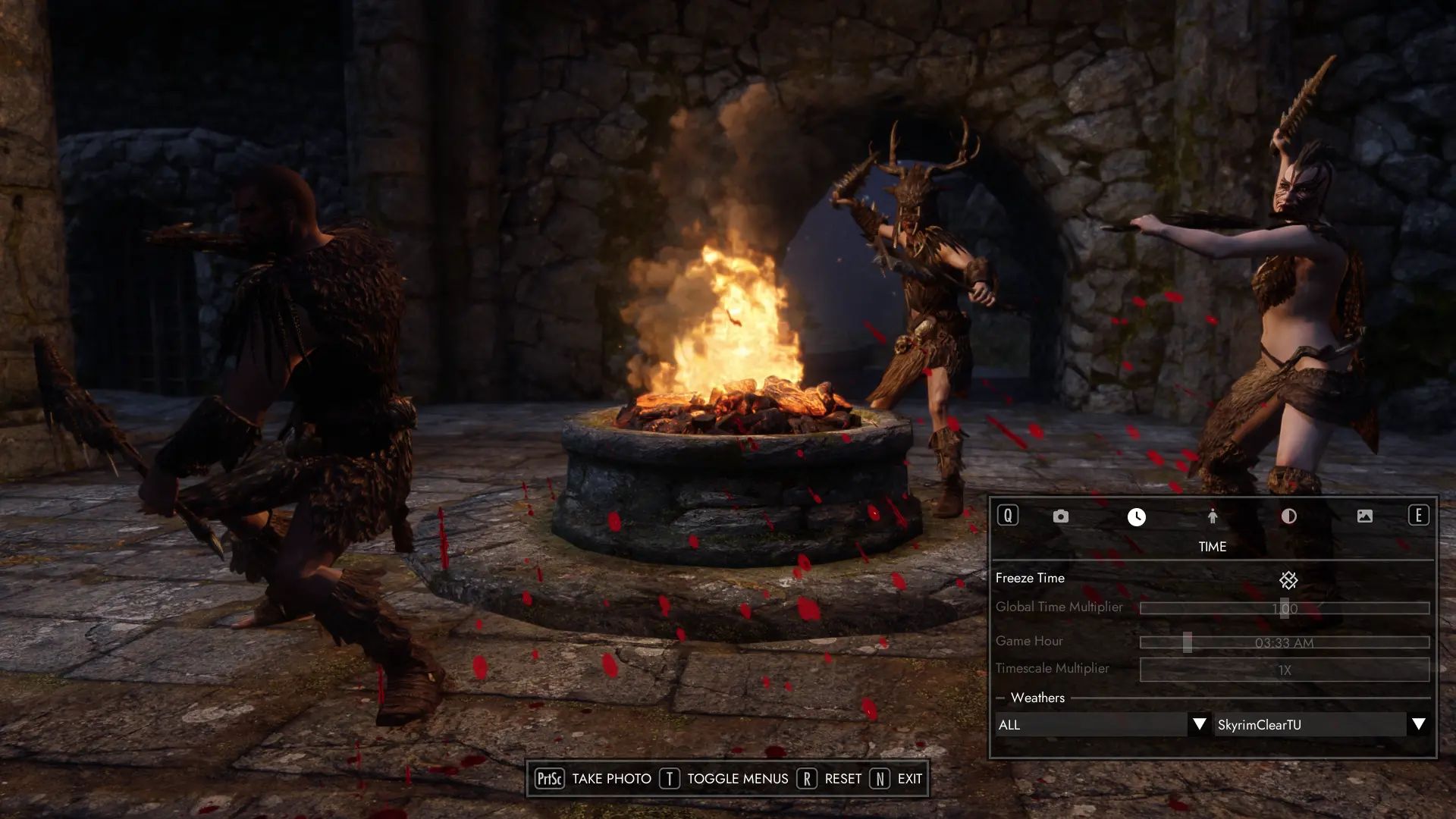This screenshot has width=1456, height=819.
Task: Open the contrast filter panel icon
Action: pos(1289,516)
